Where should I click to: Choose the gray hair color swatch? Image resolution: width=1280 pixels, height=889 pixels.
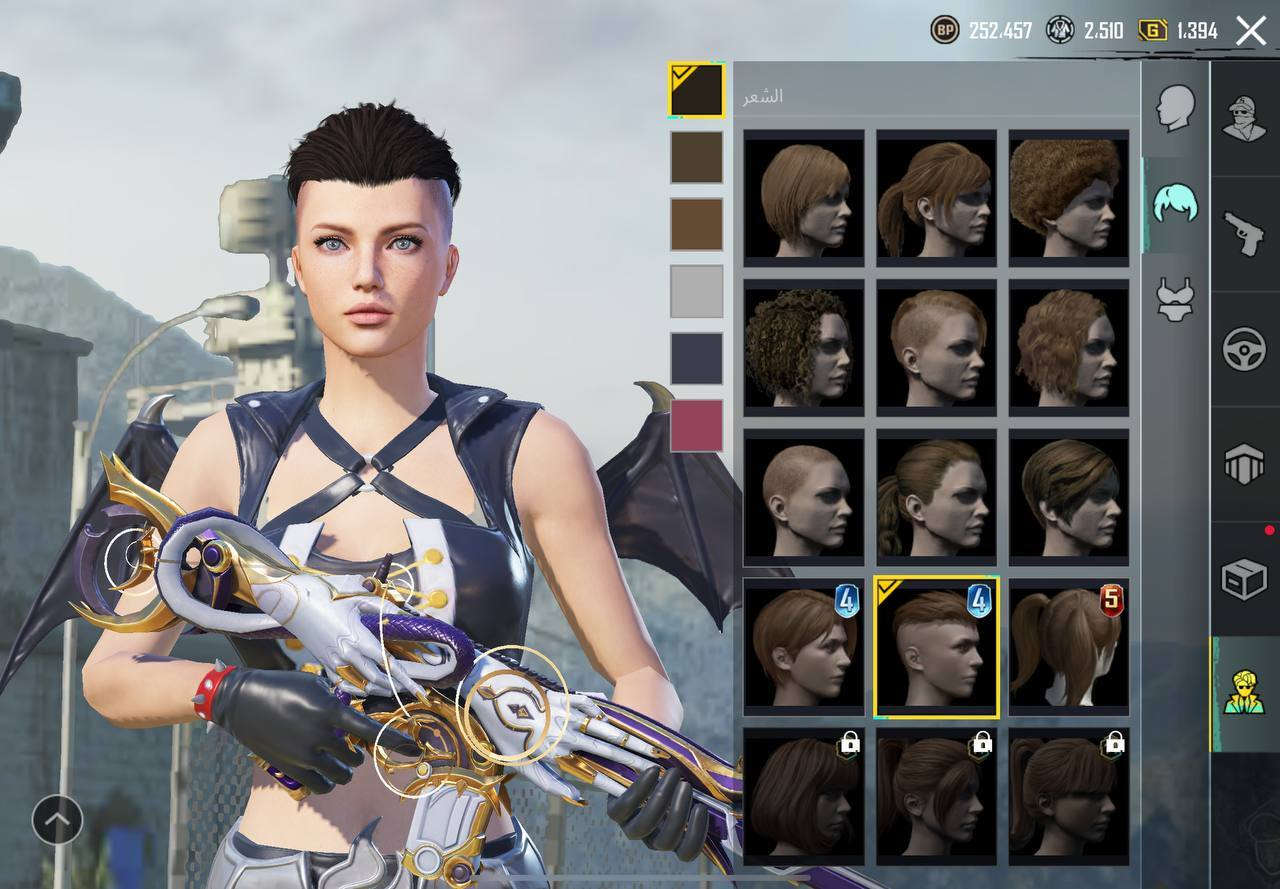(696, 291)
